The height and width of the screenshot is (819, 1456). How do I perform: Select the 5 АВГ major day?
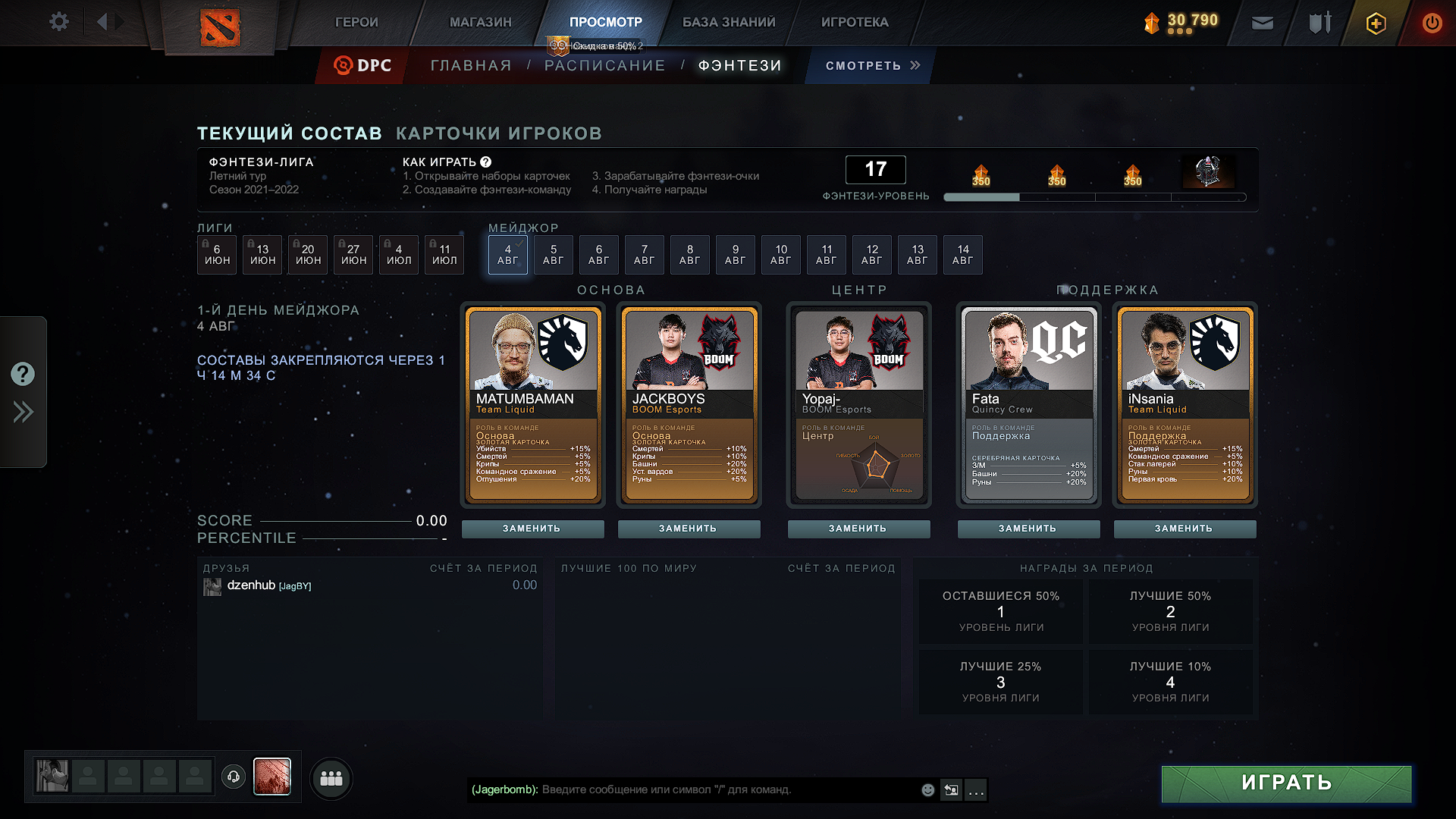(x=553, y=255)
